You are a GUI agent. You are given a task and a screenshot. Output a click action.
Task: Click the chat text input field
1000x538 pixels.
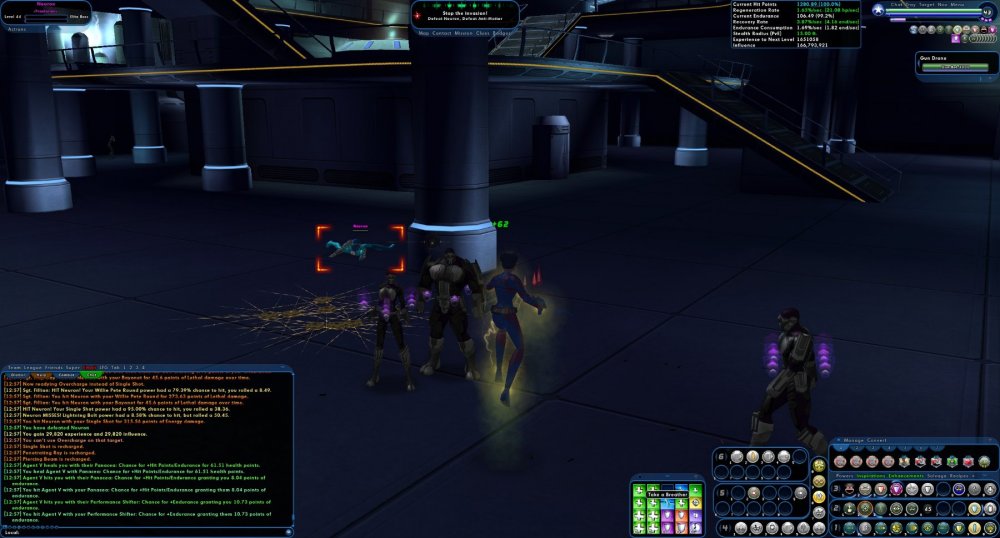(x=150, y=531)
